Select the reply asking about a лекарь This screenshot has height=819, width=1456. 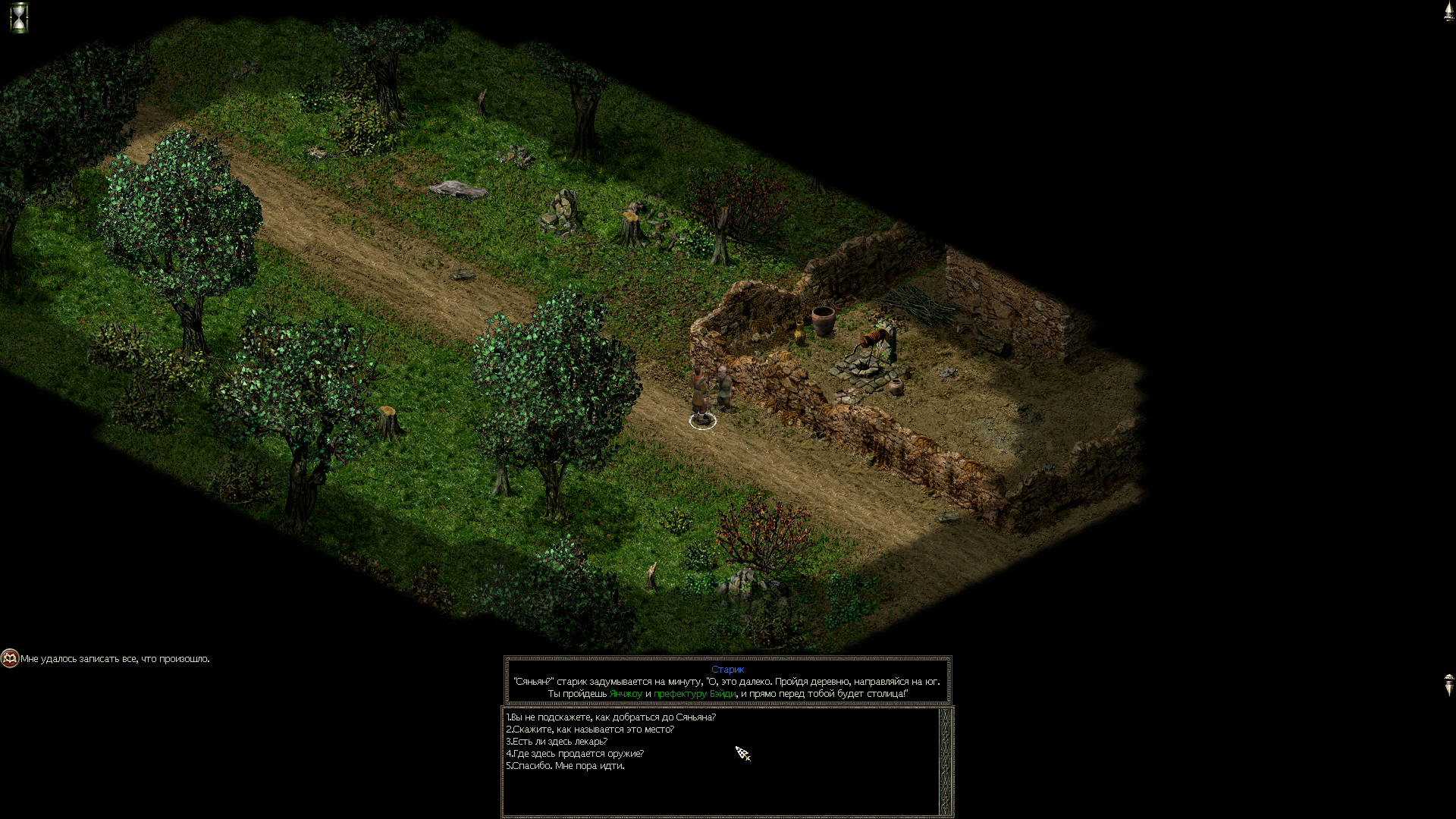557,742
